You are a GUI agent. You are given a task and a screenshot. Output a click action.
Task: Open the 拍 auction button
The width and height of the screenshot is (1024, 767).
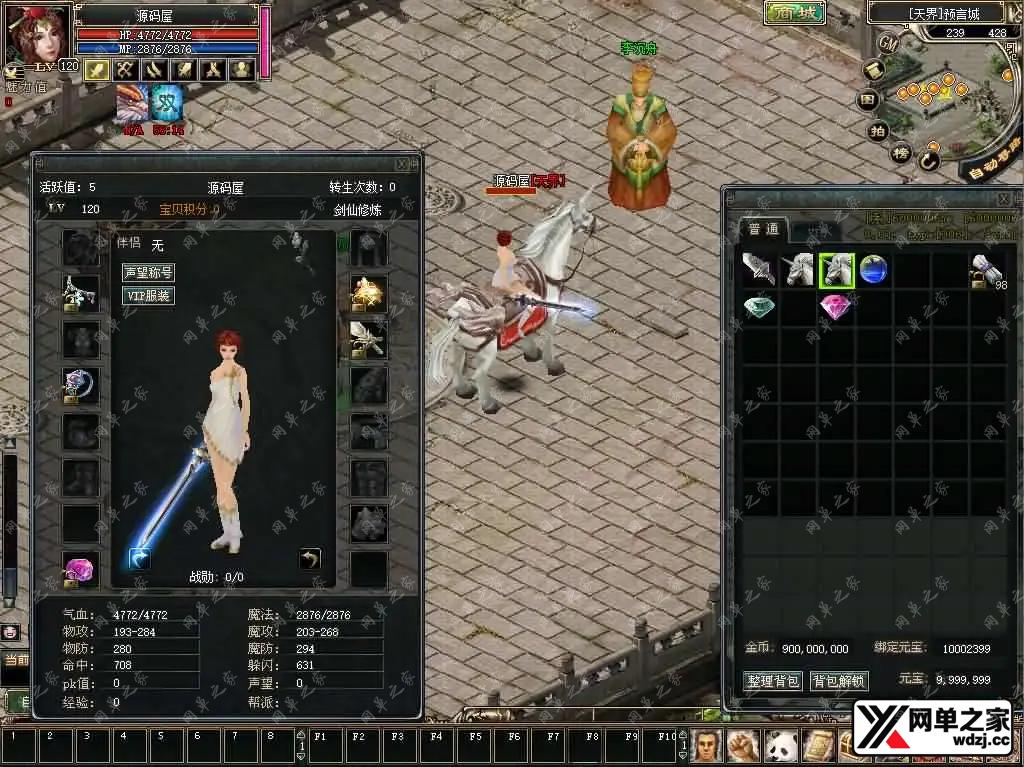[877, 131]
